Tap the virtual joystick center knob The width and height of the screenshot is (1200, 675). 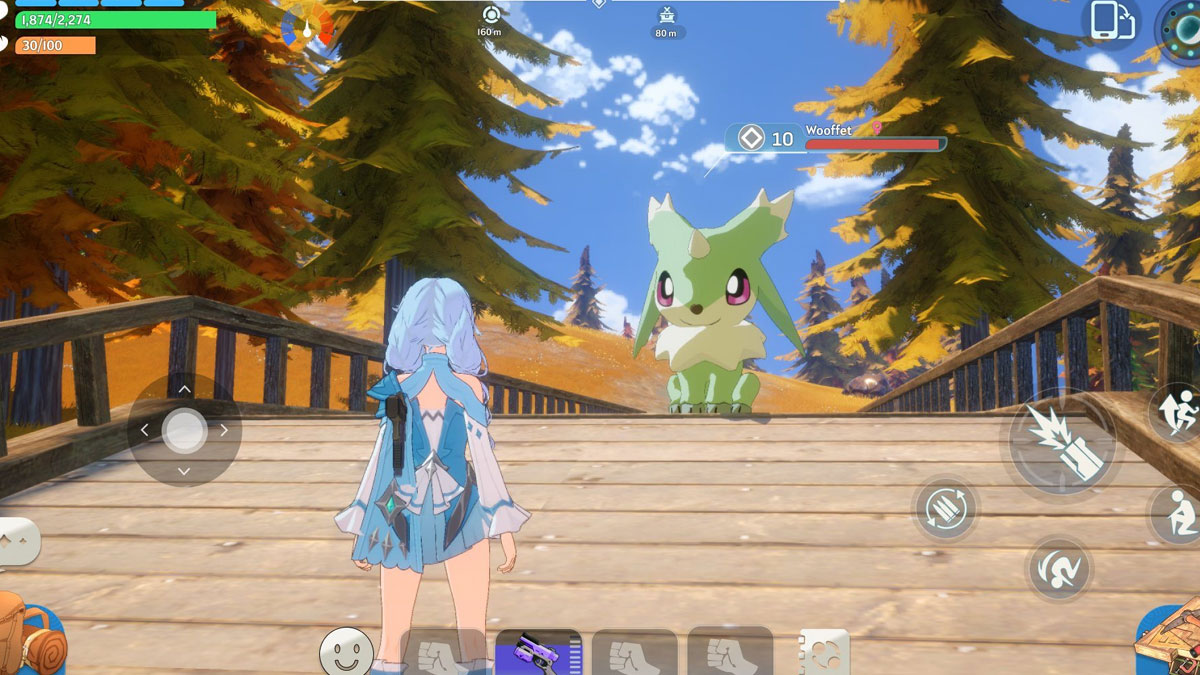(x=184, y=431)
